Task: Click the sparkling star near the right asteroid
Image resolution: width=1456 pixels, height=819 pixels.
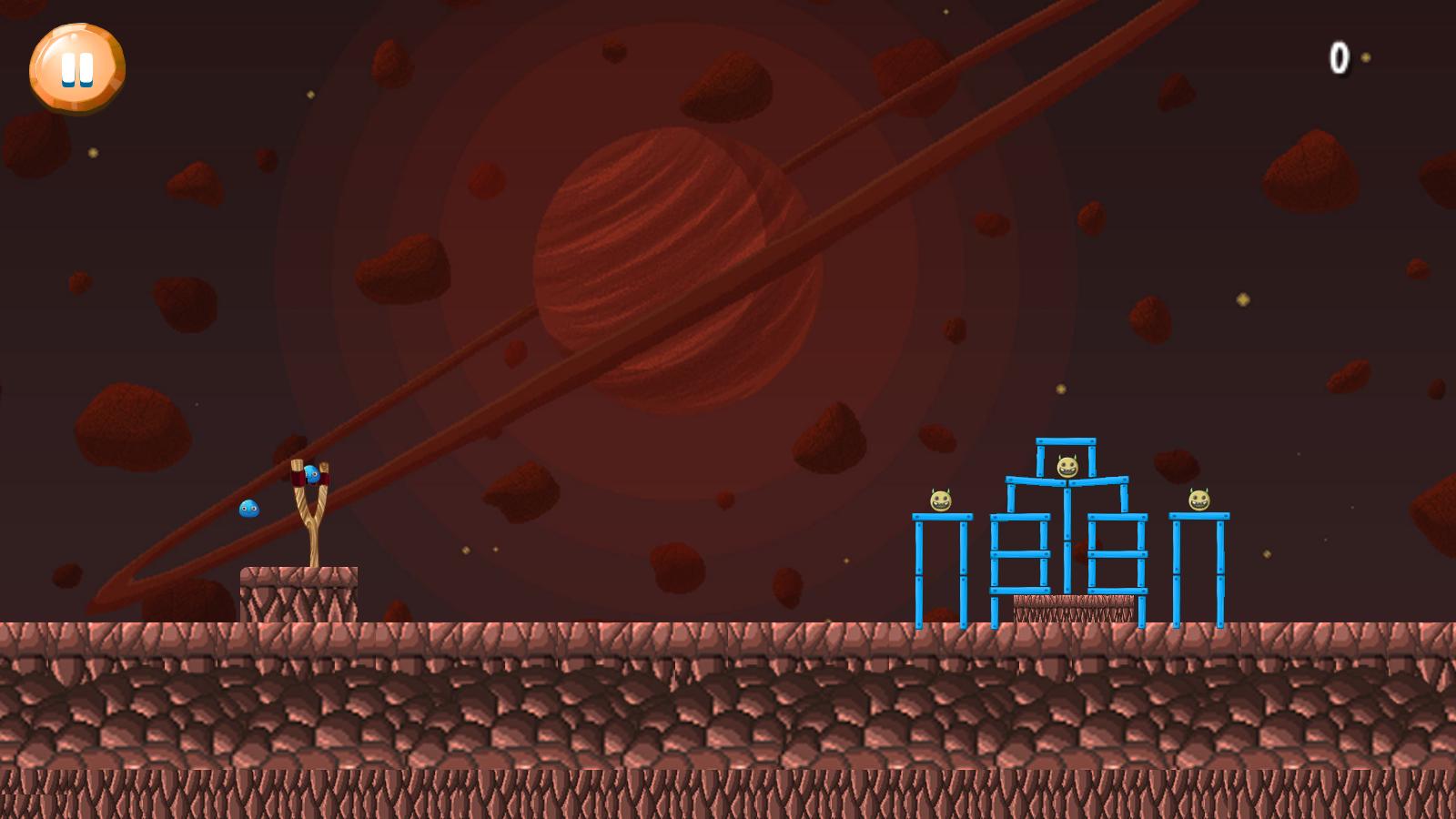Action: pyautogui.click(x=1245, y=298)
